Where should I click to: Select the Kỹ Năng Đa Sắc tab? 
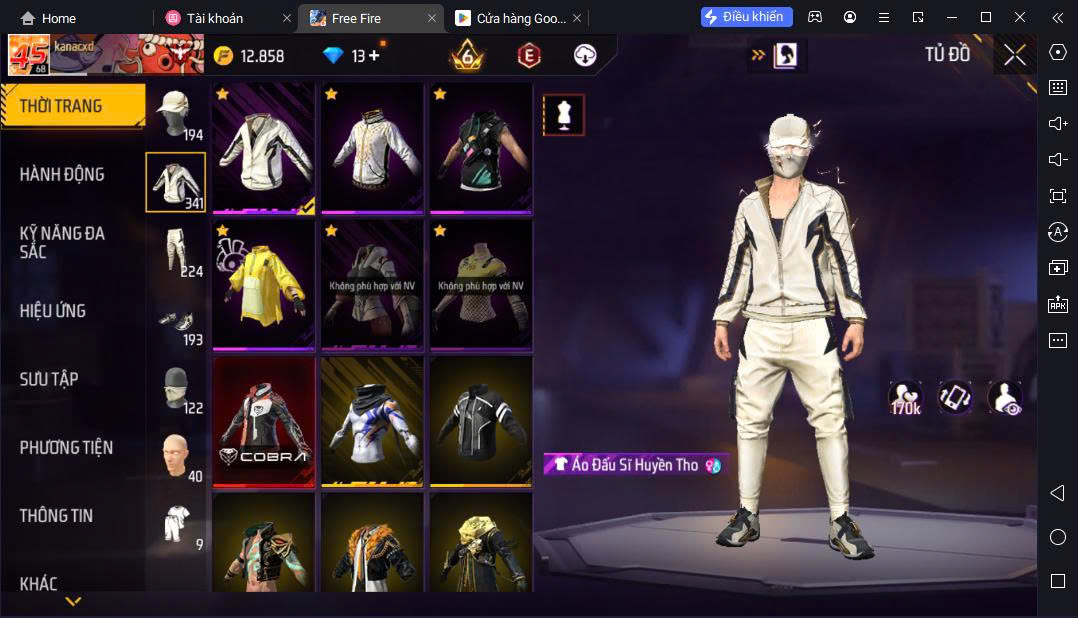coord(62,242)
